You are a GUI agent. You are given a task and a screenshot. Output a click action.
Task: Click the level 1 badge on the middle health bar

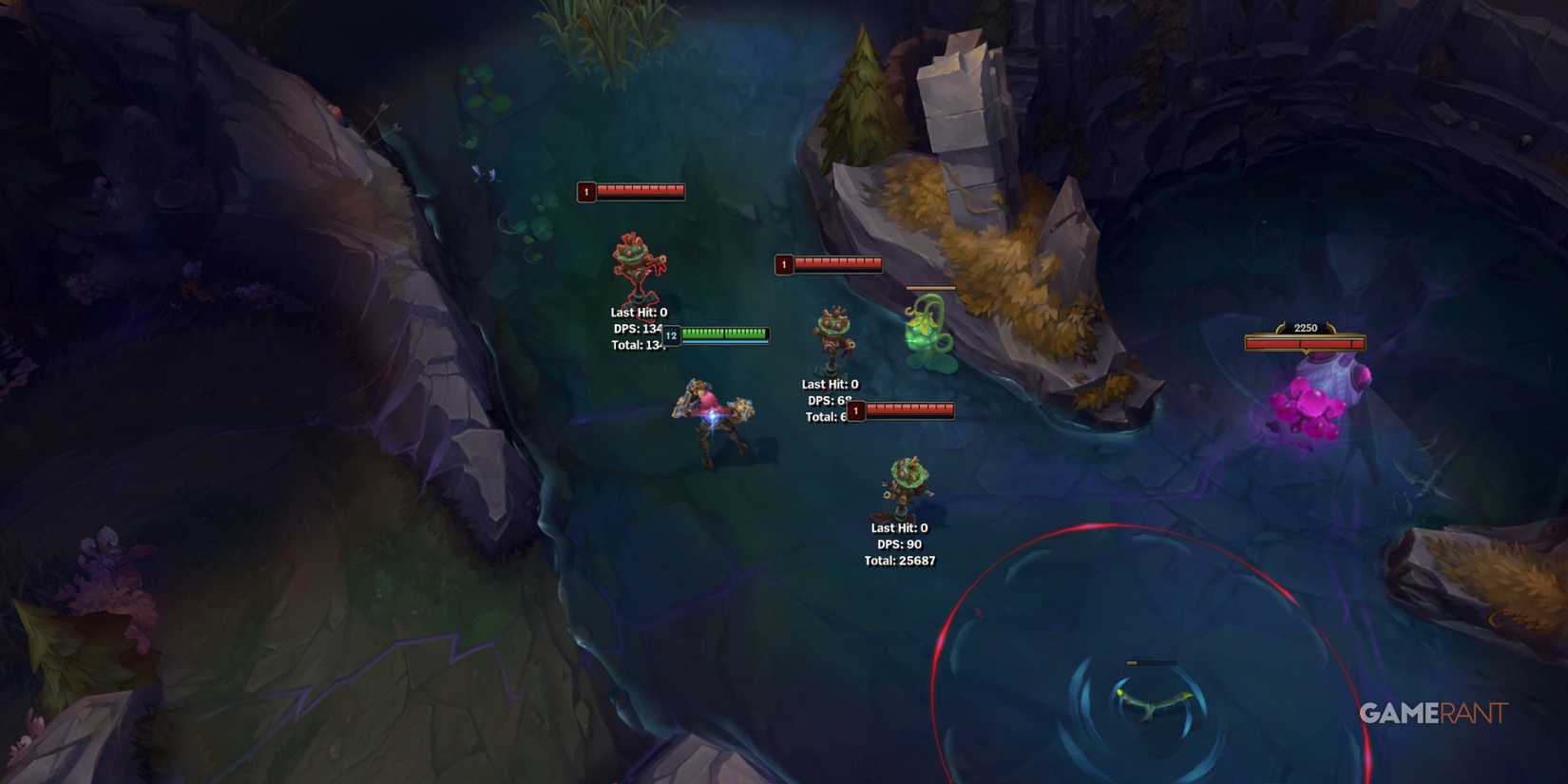[x=785, y=264]
